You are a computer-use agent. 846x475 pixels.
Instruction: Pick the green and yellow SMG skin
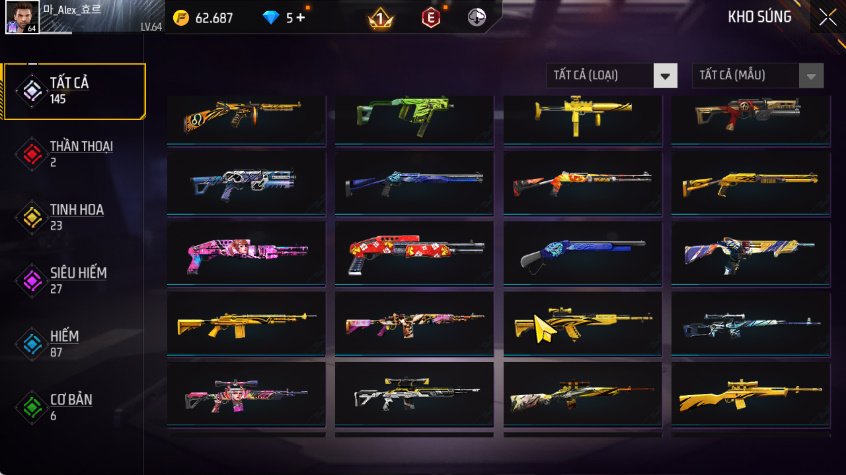414,115
